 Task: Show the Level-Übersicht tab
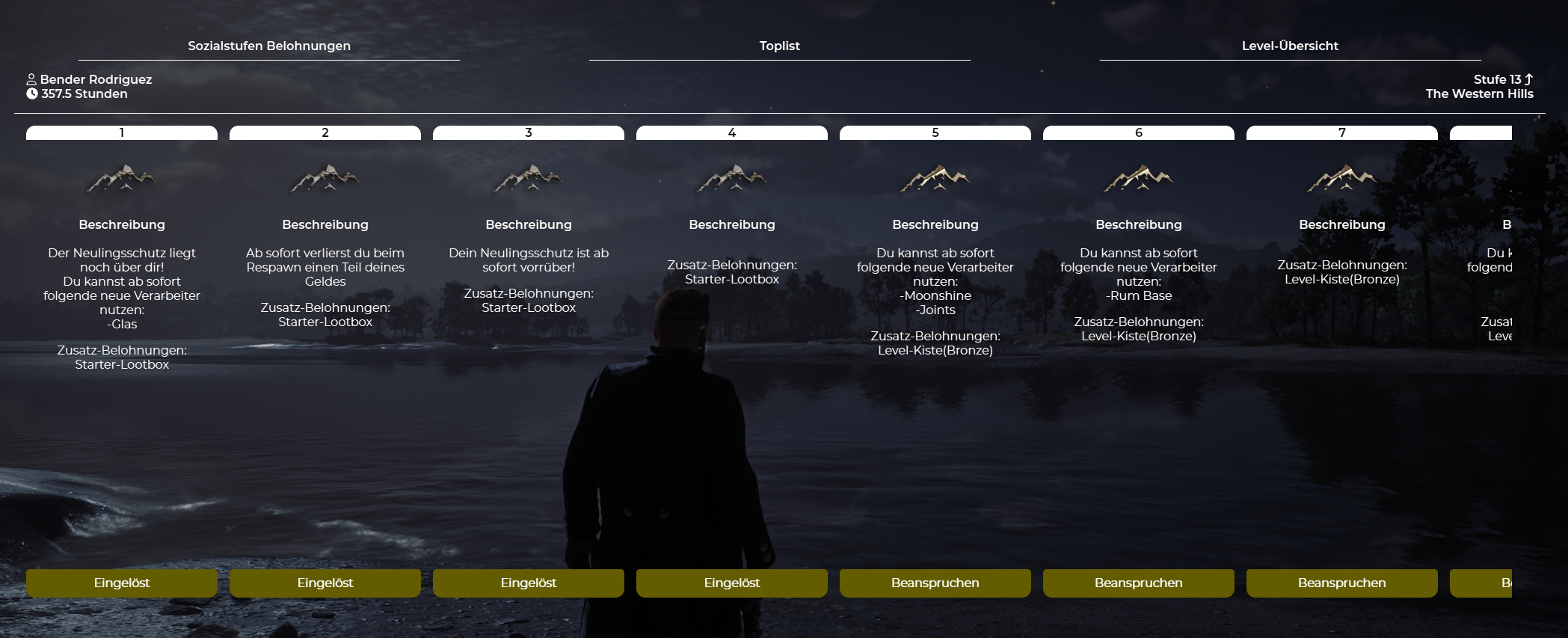click(x=1290, y=46)
